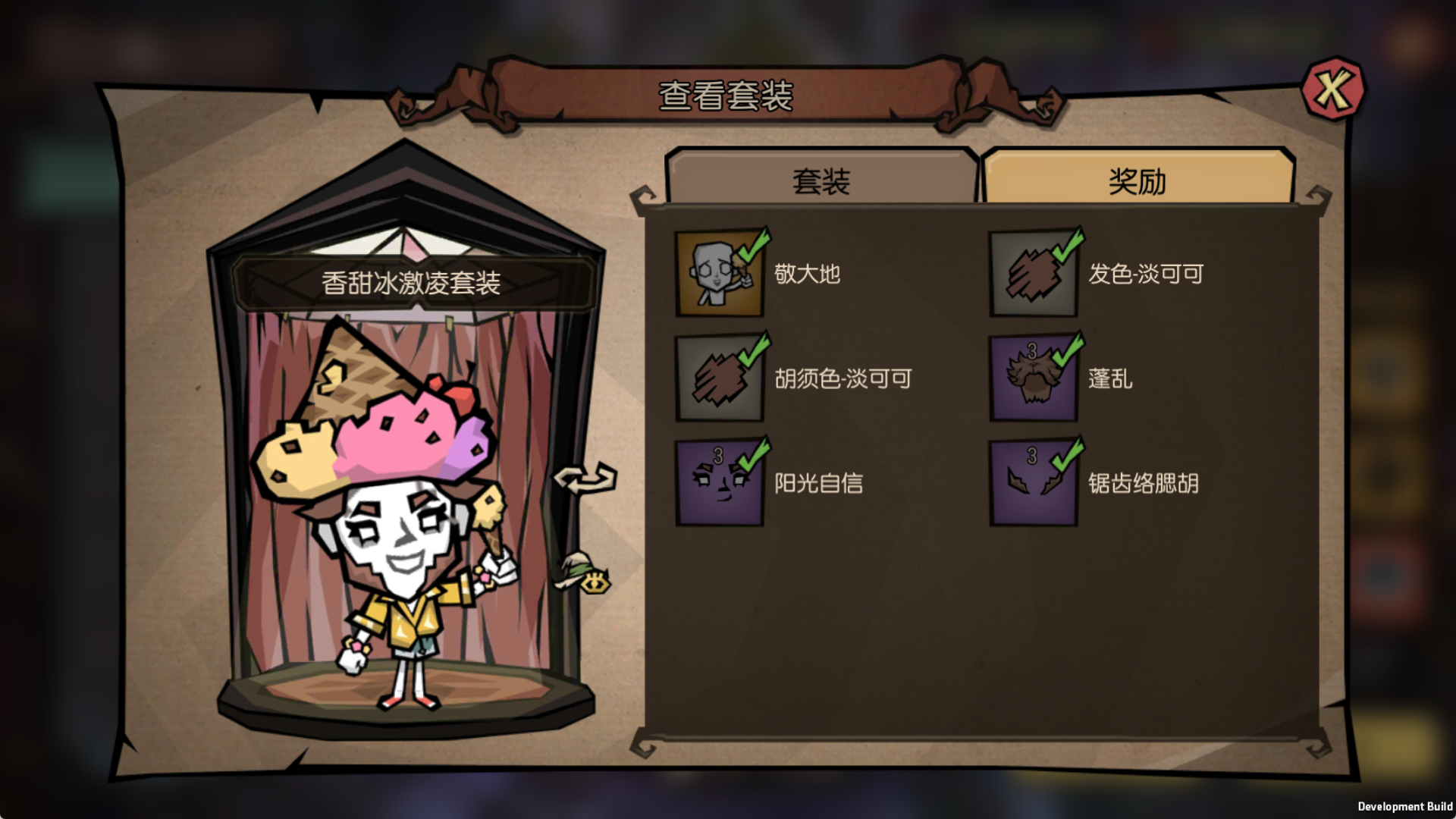This screenshot has height=819, width=1456.
Task: Click the leaf eye preview toggle icon
Action: coord(586,574)
